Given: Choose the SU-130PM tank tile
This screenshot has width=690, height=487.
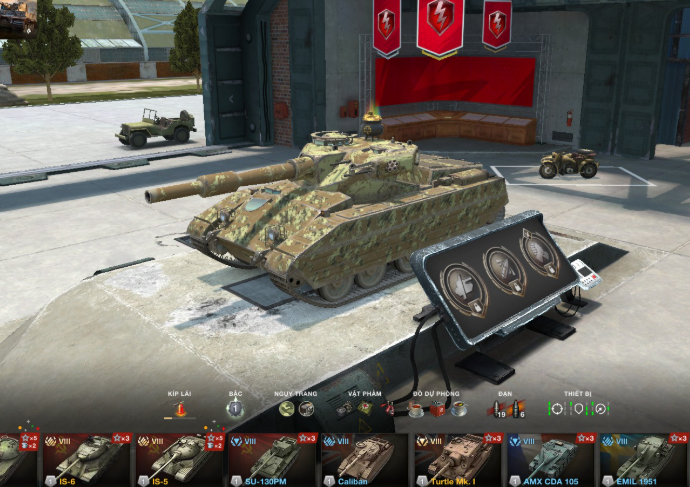Looking at the screenshot, I should (x=272, y=460).
